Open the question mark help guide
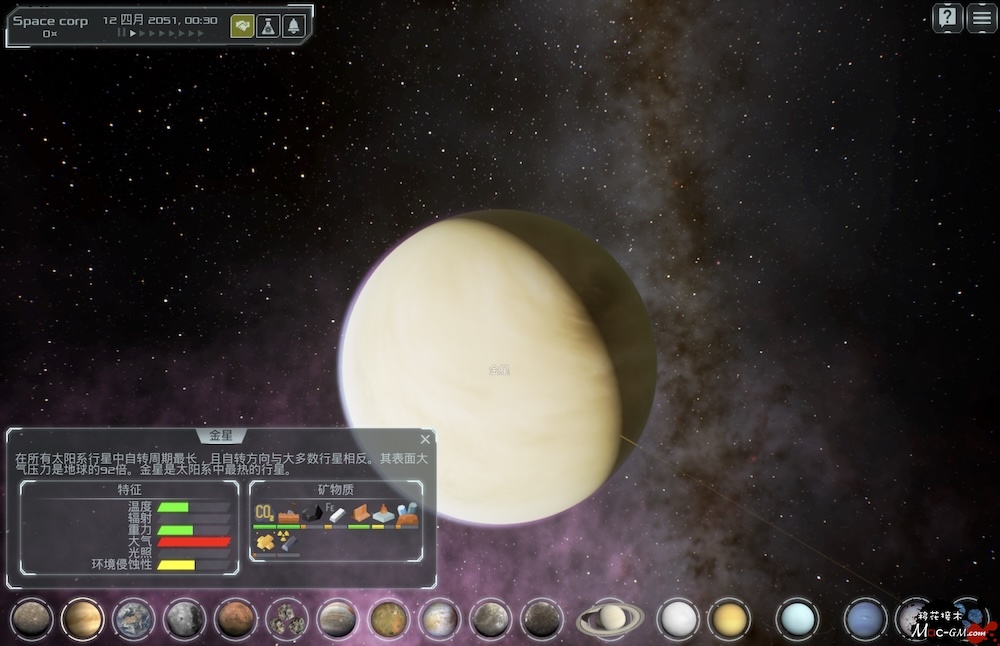 [x=948, y=18]
